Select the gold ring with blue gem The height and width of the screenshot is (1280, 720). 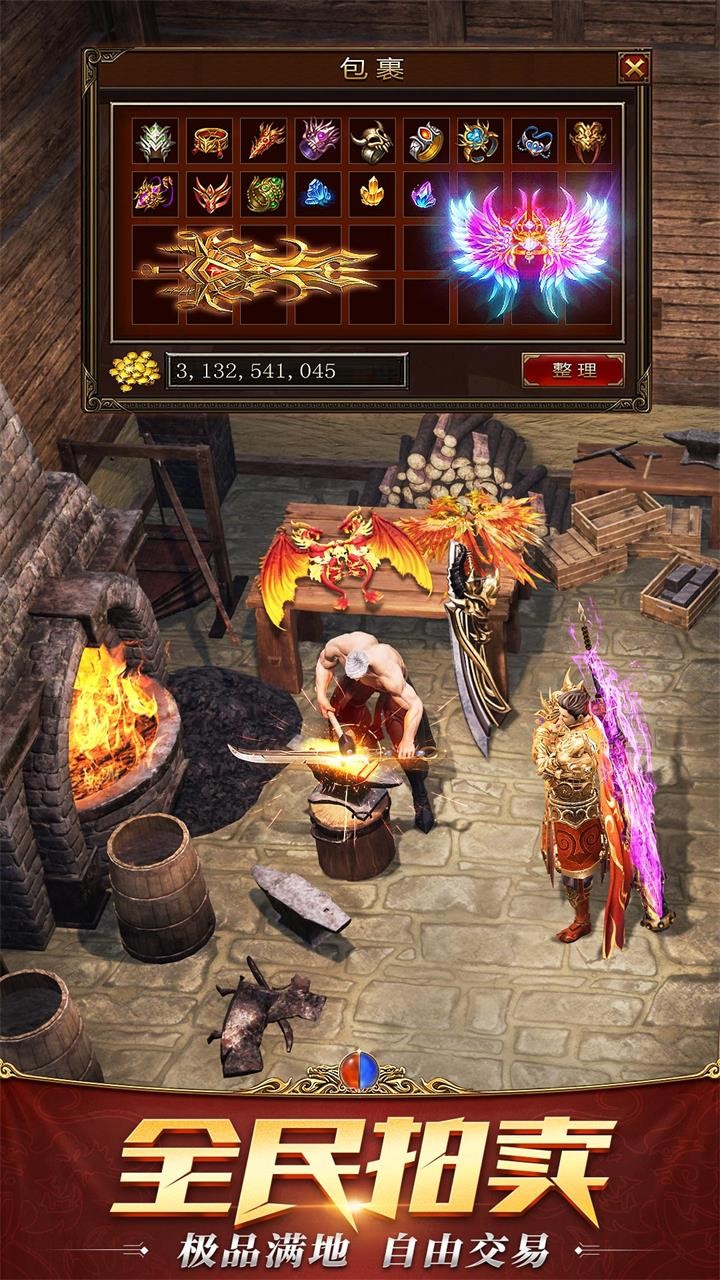click(480, 140)
